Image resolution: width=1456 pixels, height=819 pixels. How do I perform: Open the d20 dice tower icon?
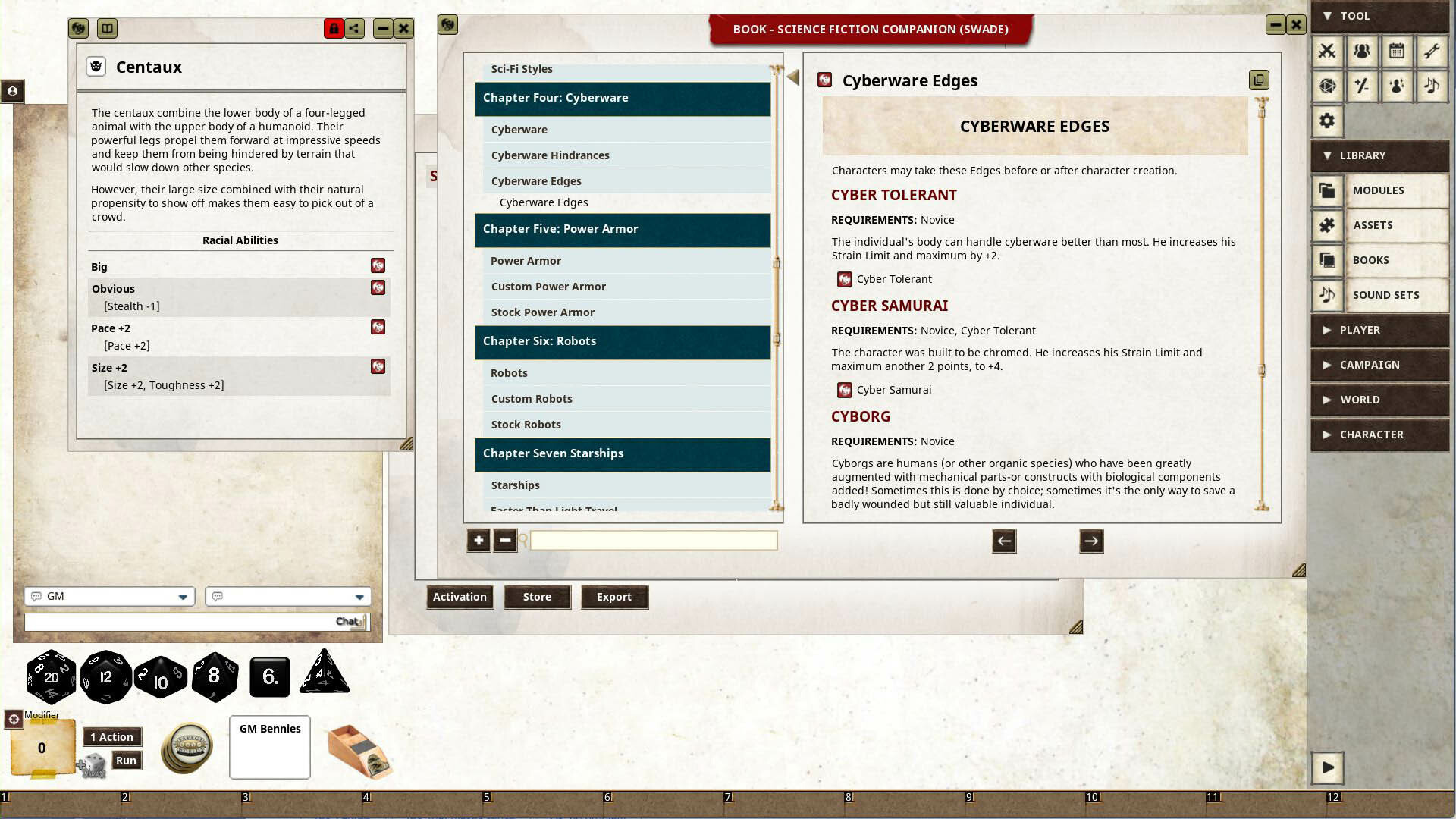coord(1327,86)
